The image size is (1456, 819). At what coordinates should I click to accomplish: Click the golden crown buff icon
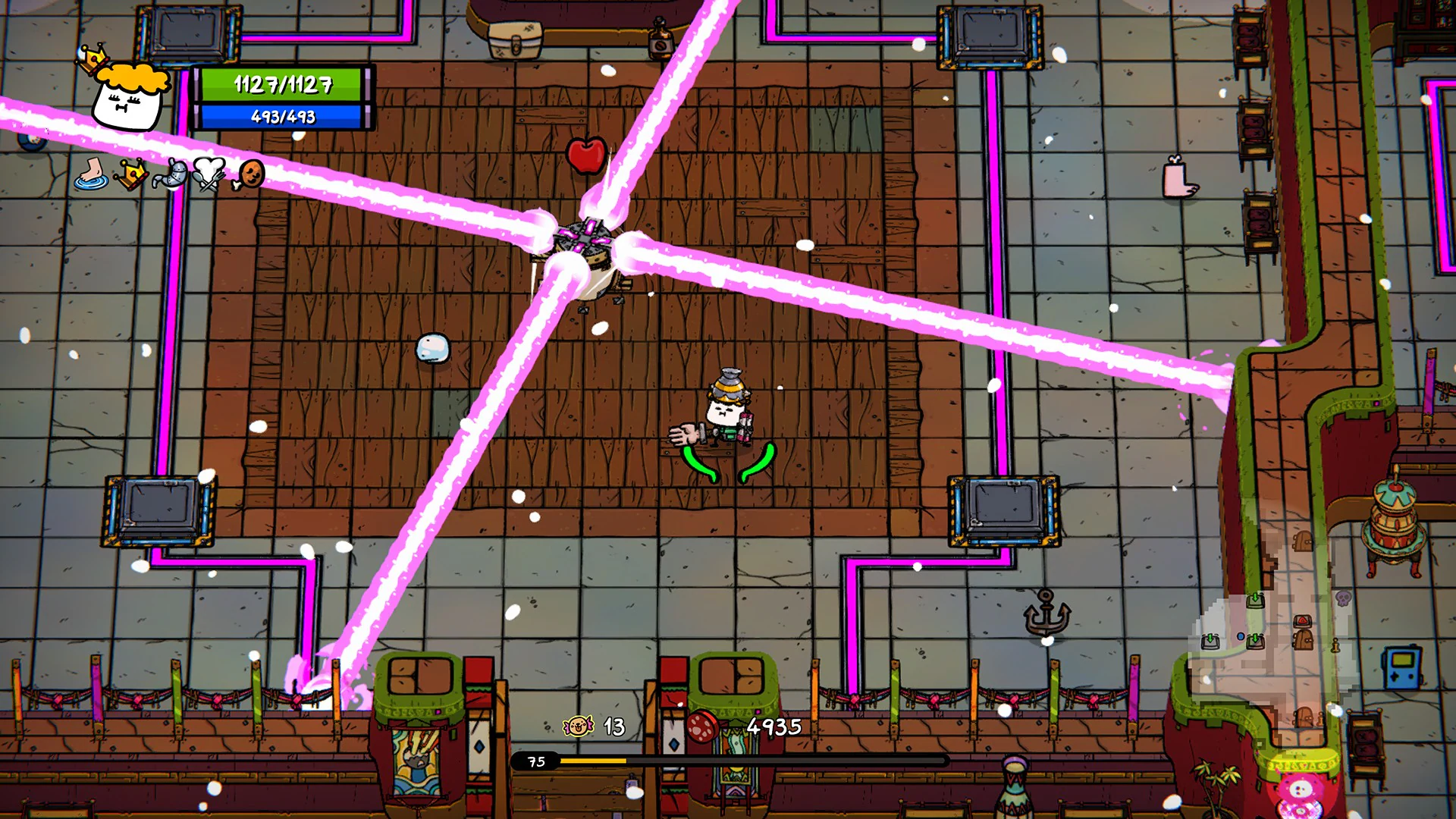131,174
